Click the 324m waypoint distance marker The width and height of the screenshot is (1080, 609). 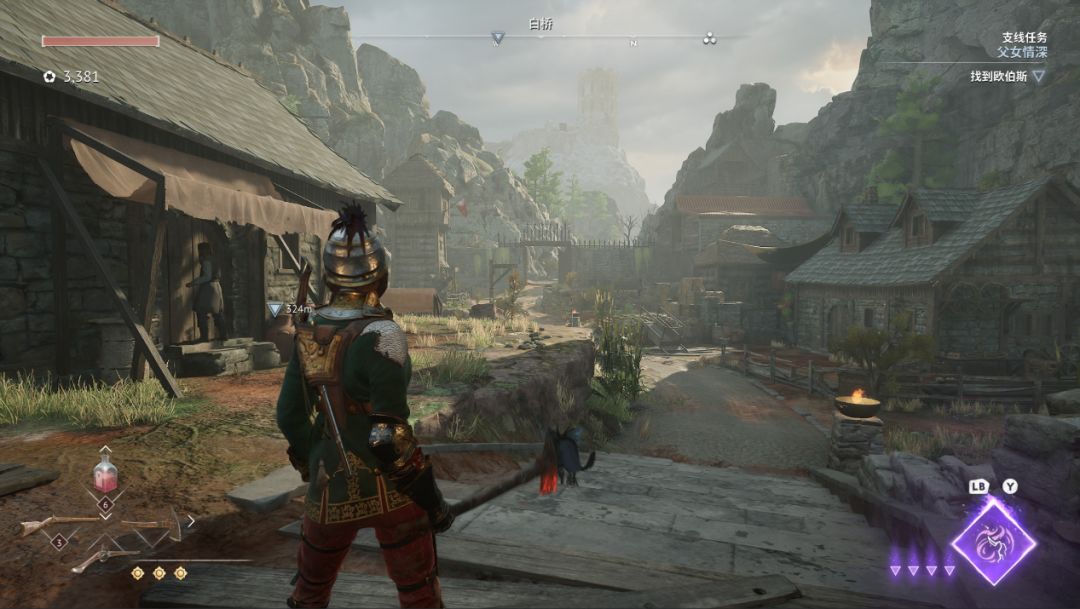click(x=290, y=310)
